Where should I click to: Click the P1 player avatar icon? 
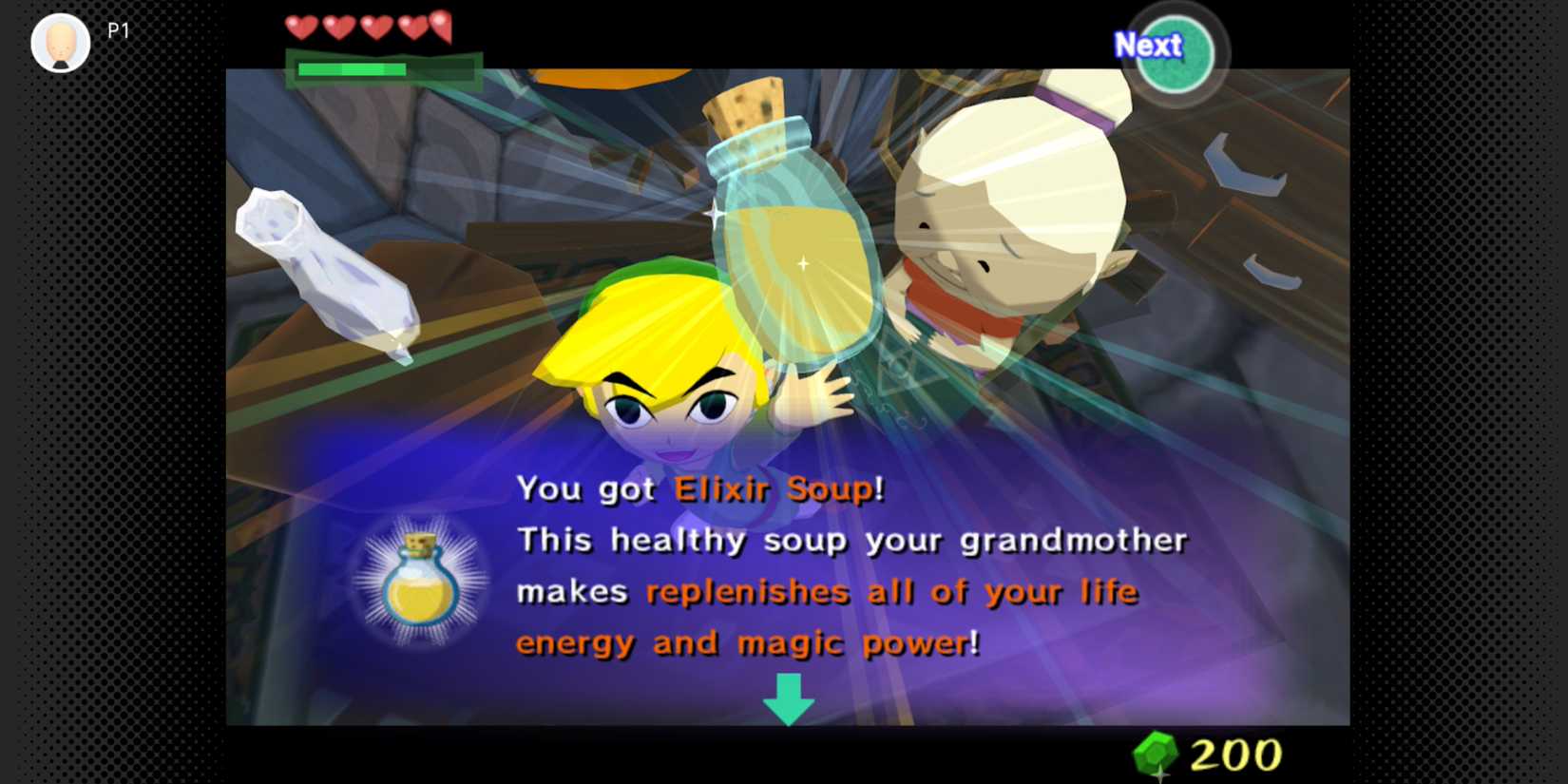coord(59,41)
